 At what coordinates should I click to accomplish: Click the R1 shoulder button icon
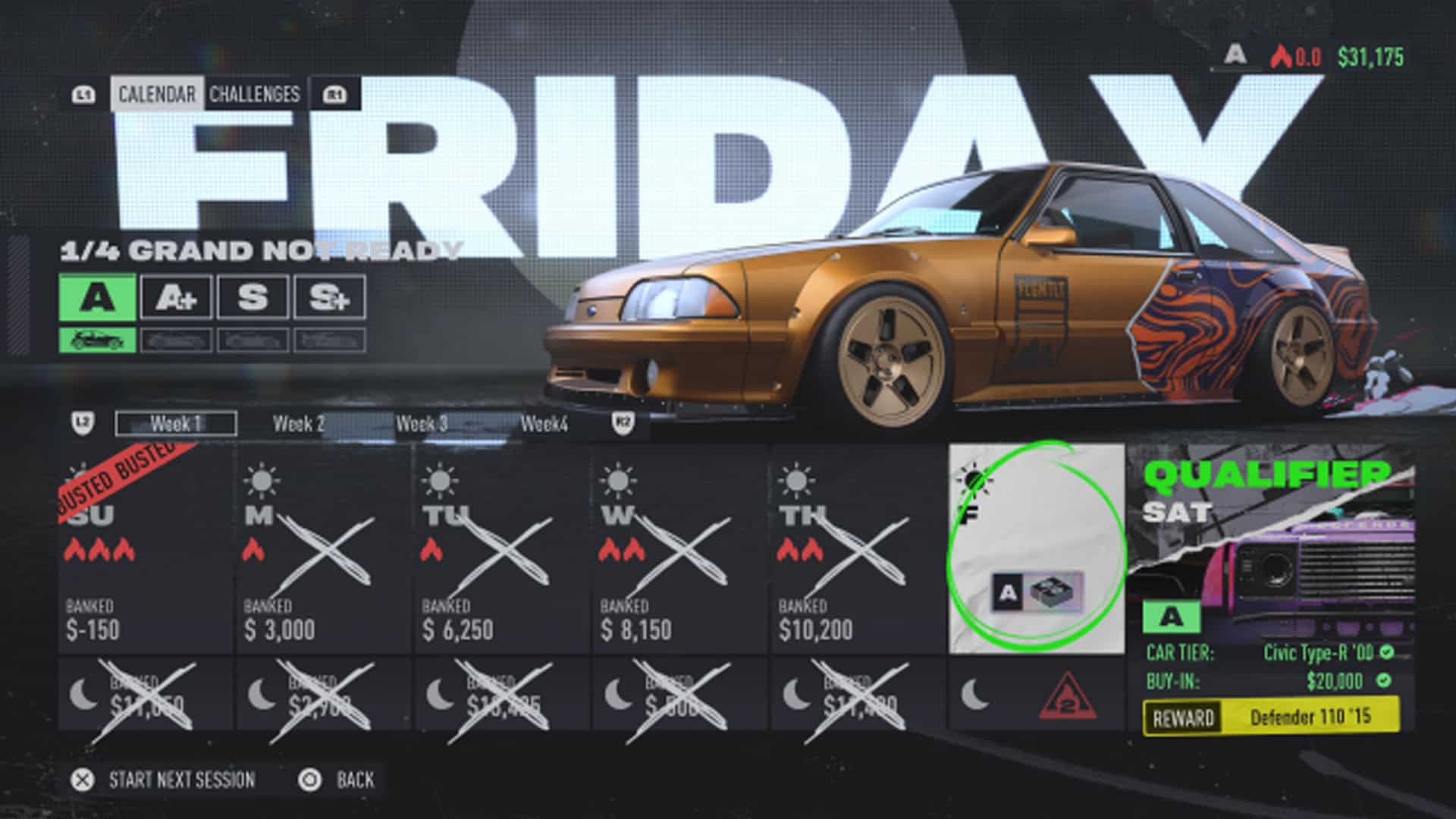tap(336, 93)
